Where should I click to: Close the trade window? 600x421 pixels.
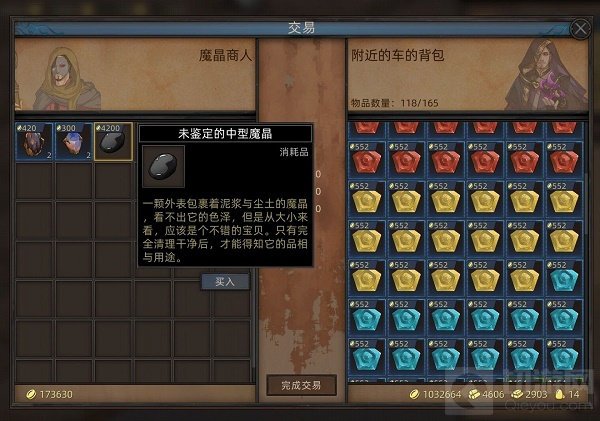580,29
